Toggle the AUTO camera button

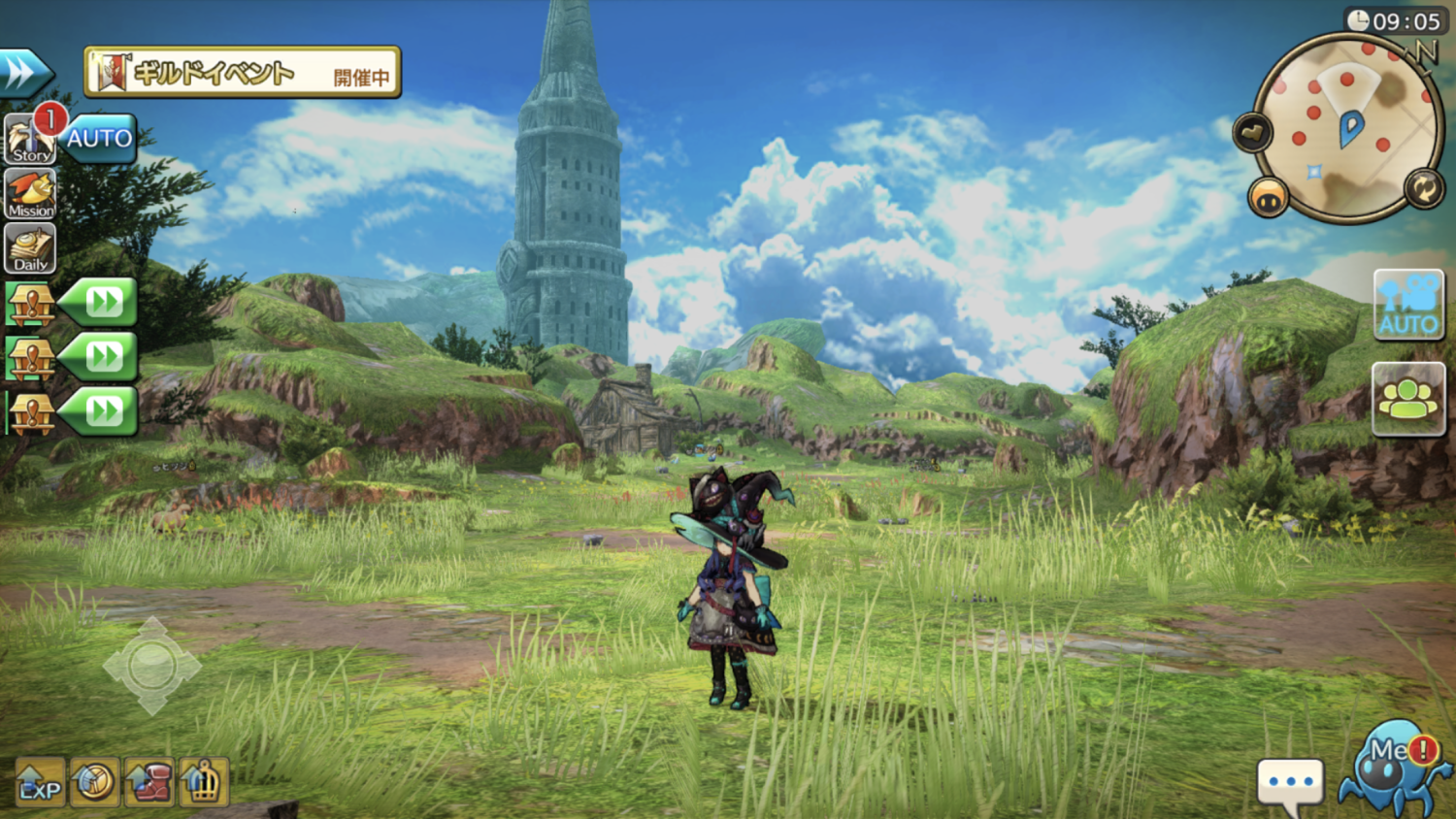(x=1408, y=306)
